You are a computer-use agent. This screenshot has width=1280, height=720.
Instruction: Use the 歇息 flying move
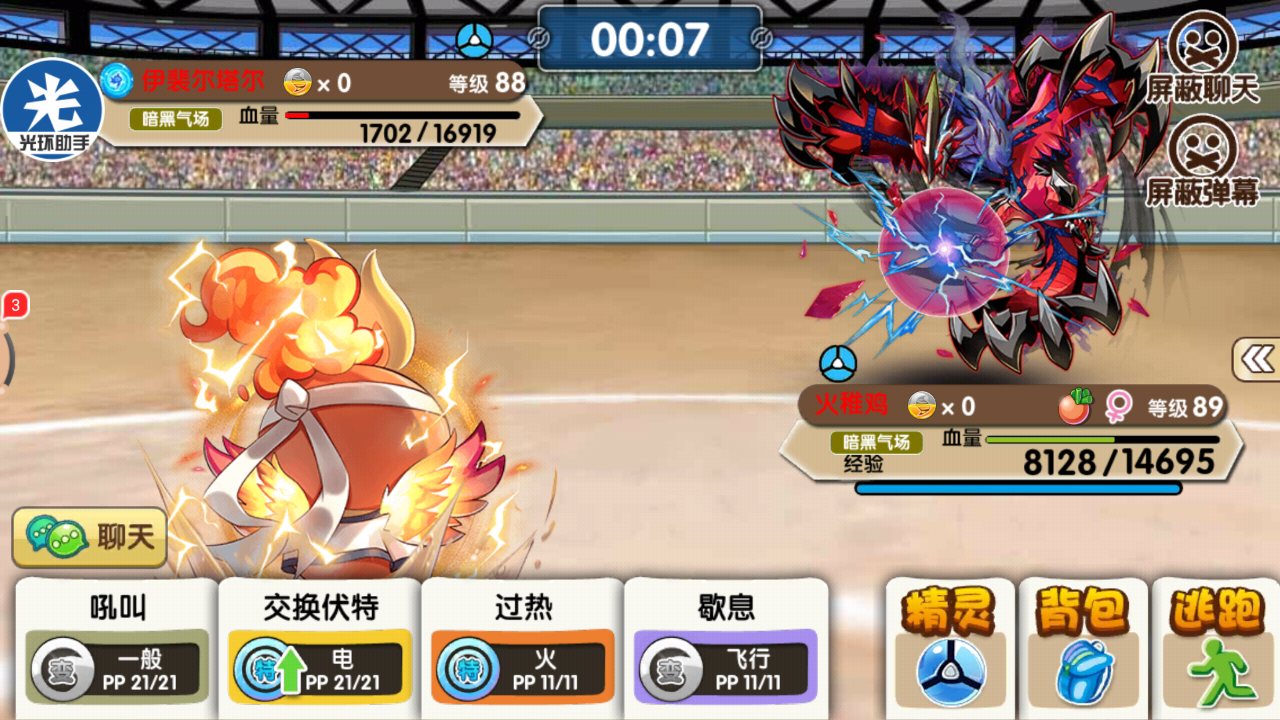pyautogui.click(x=726, y=645)
